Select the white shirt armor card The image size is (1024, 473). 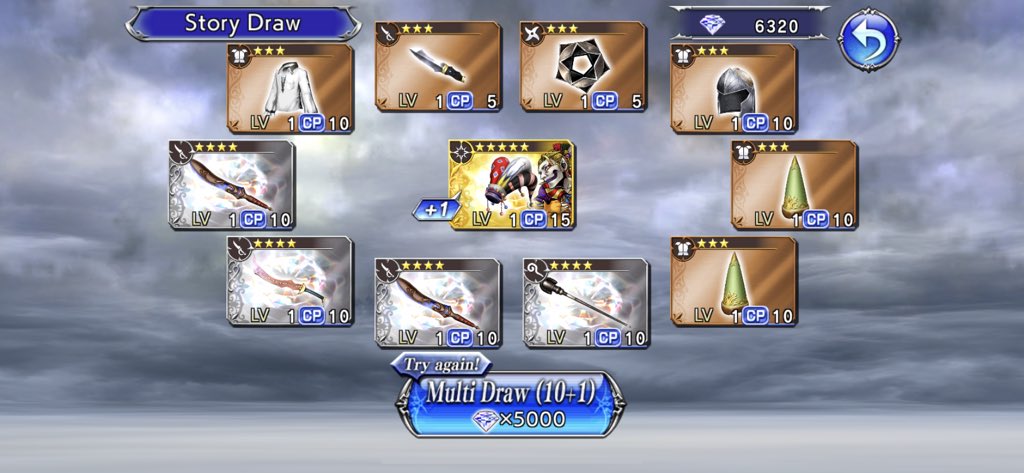(x=290, y=89)
